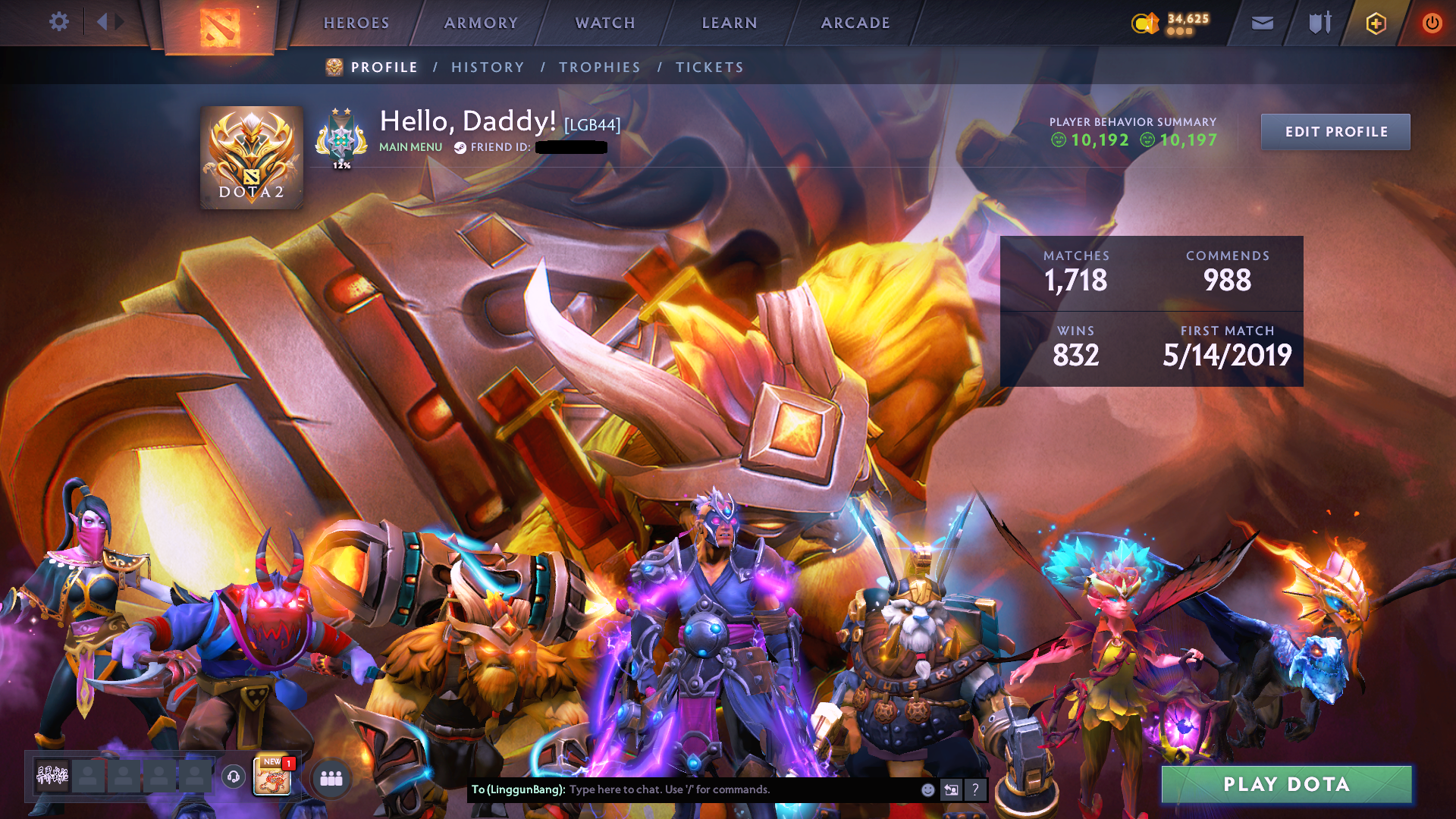Image resolution: width=1456 pixels, height=819 pixels.
Task: Open the Armory shield-and-sword icon
Action: point(1319,23)
